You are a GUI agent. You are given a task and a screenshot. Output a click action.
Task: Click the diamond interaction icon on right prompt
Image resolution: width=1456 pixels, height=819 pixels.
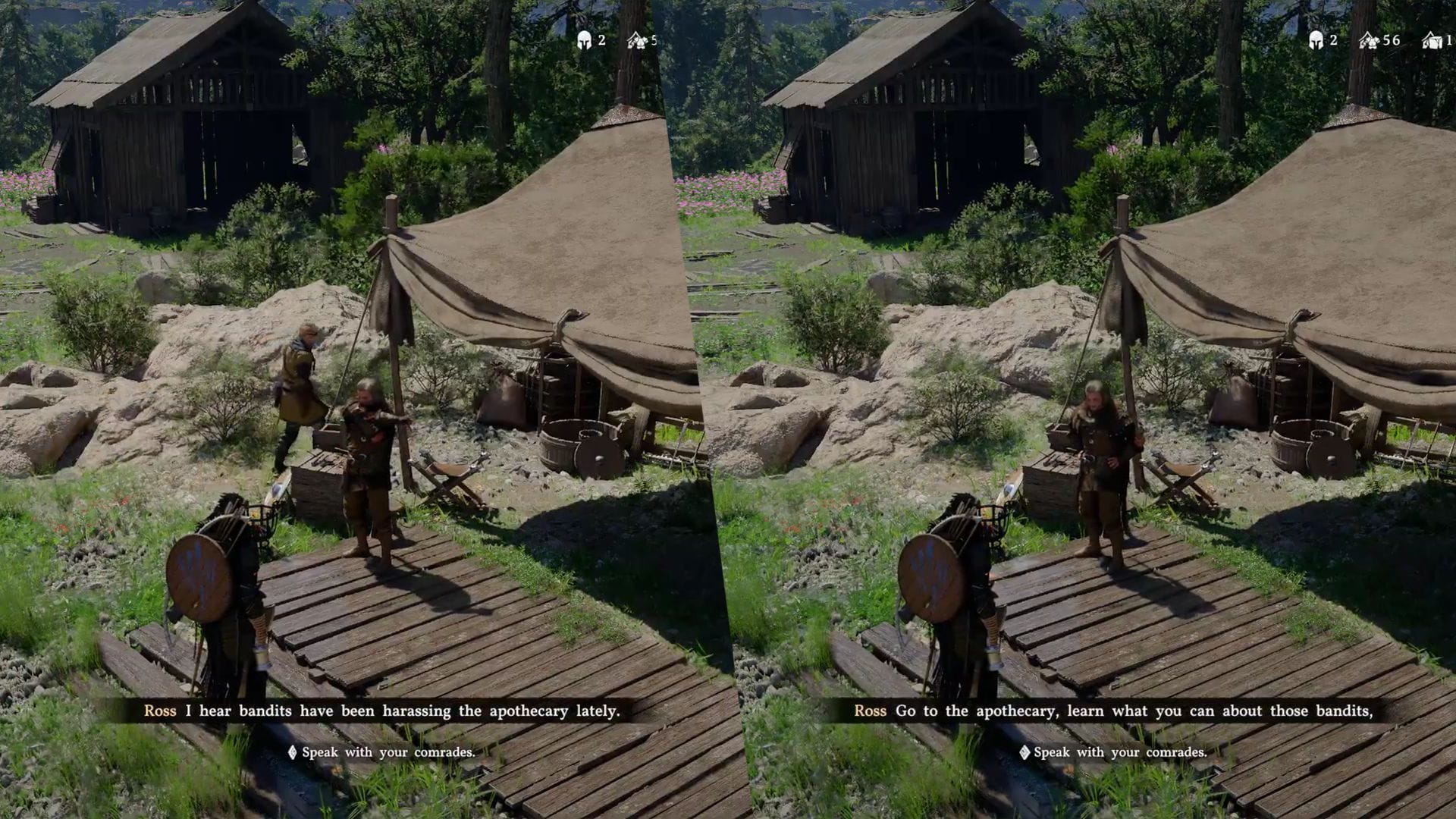pyautogui.click(x=1025, y=752)
